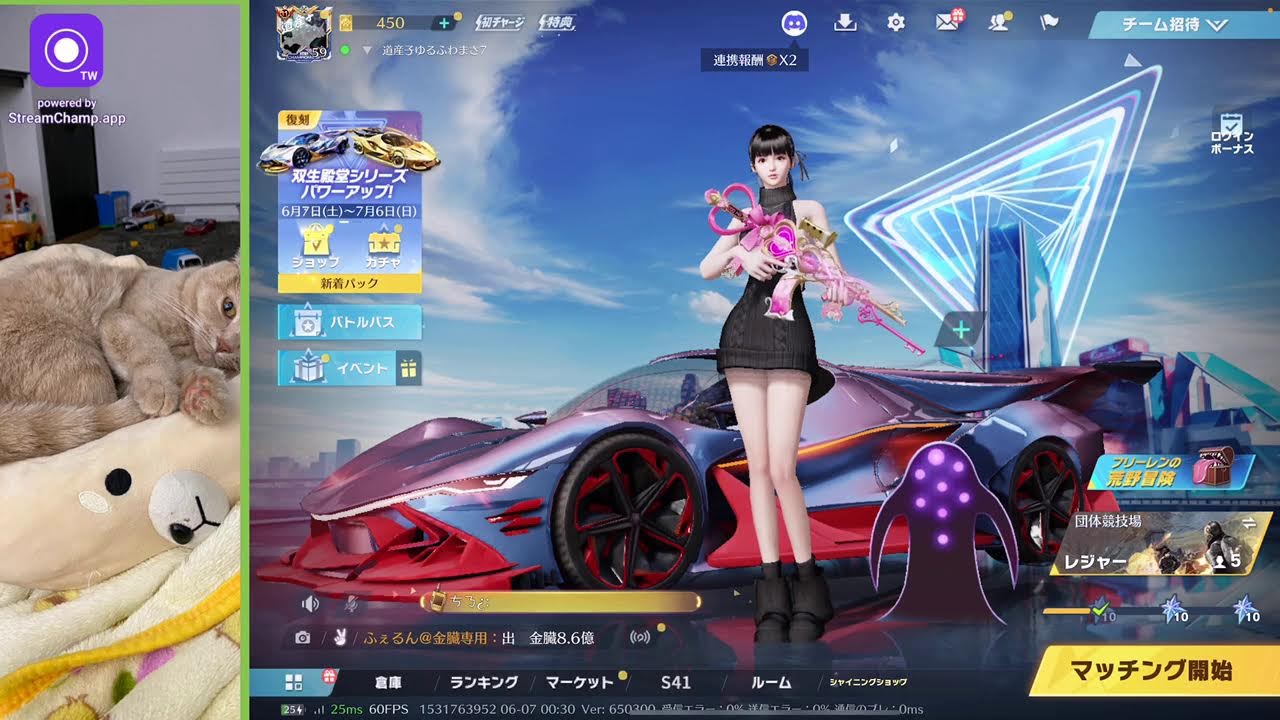Viewport: 1280px width, 720px height.
Task: Change the 団体競技場 game mode selector
Action: coord(1160,545)
